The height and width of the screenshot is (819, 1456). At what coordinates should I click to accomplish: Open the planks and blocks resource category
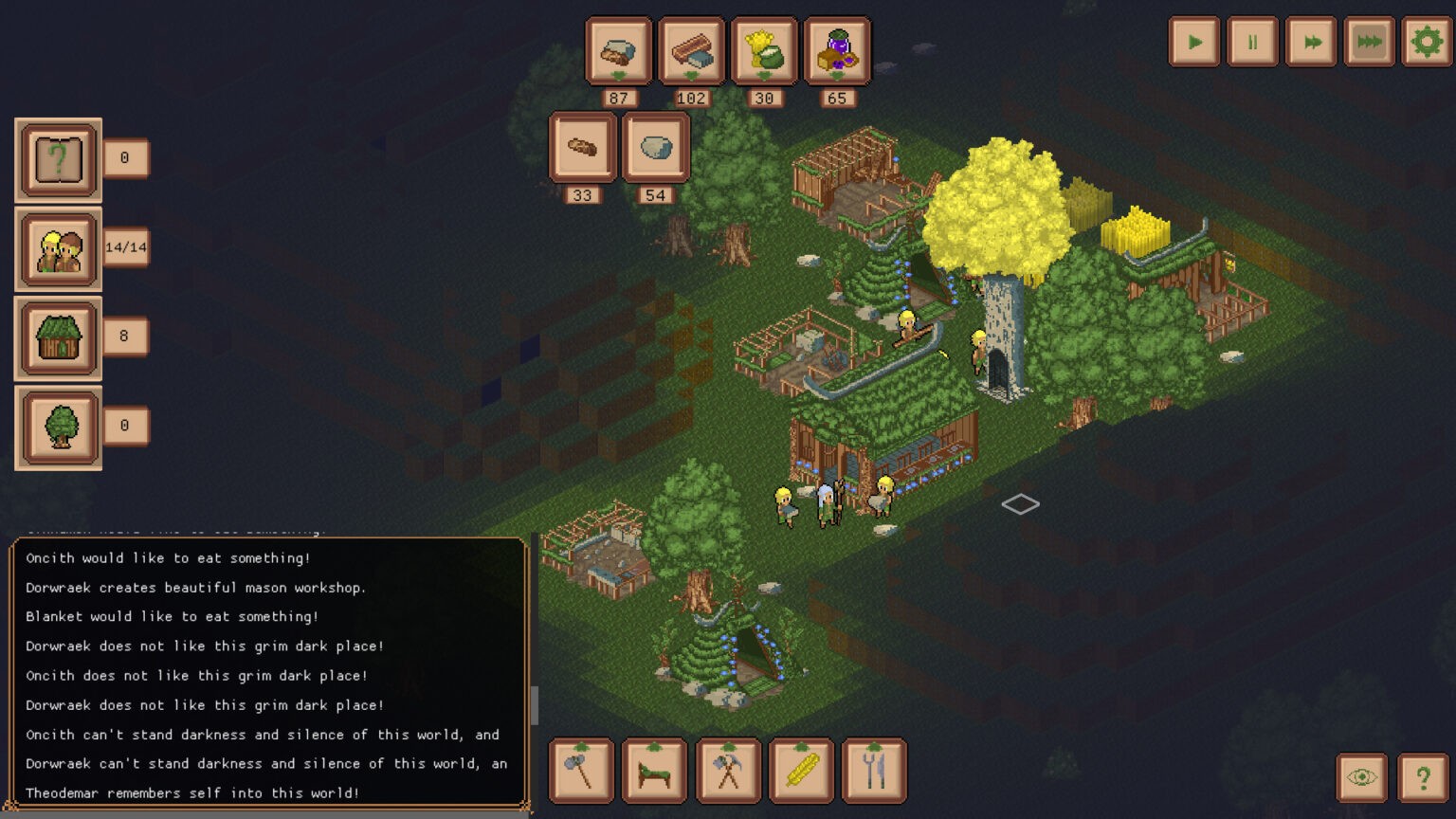pos(691,51)
